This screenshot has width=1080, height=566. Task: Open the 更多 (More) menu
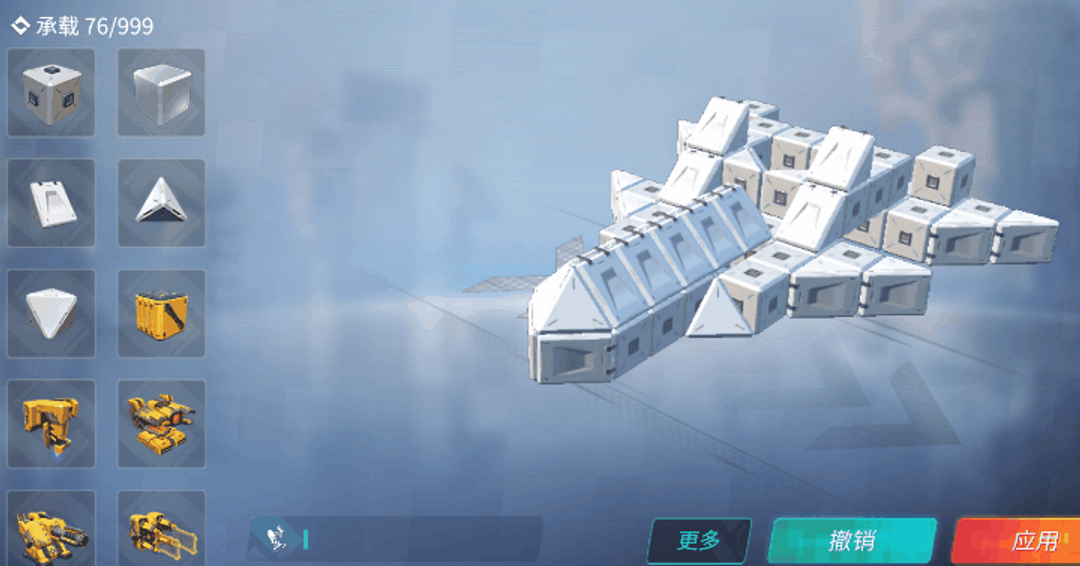point(699,540)
